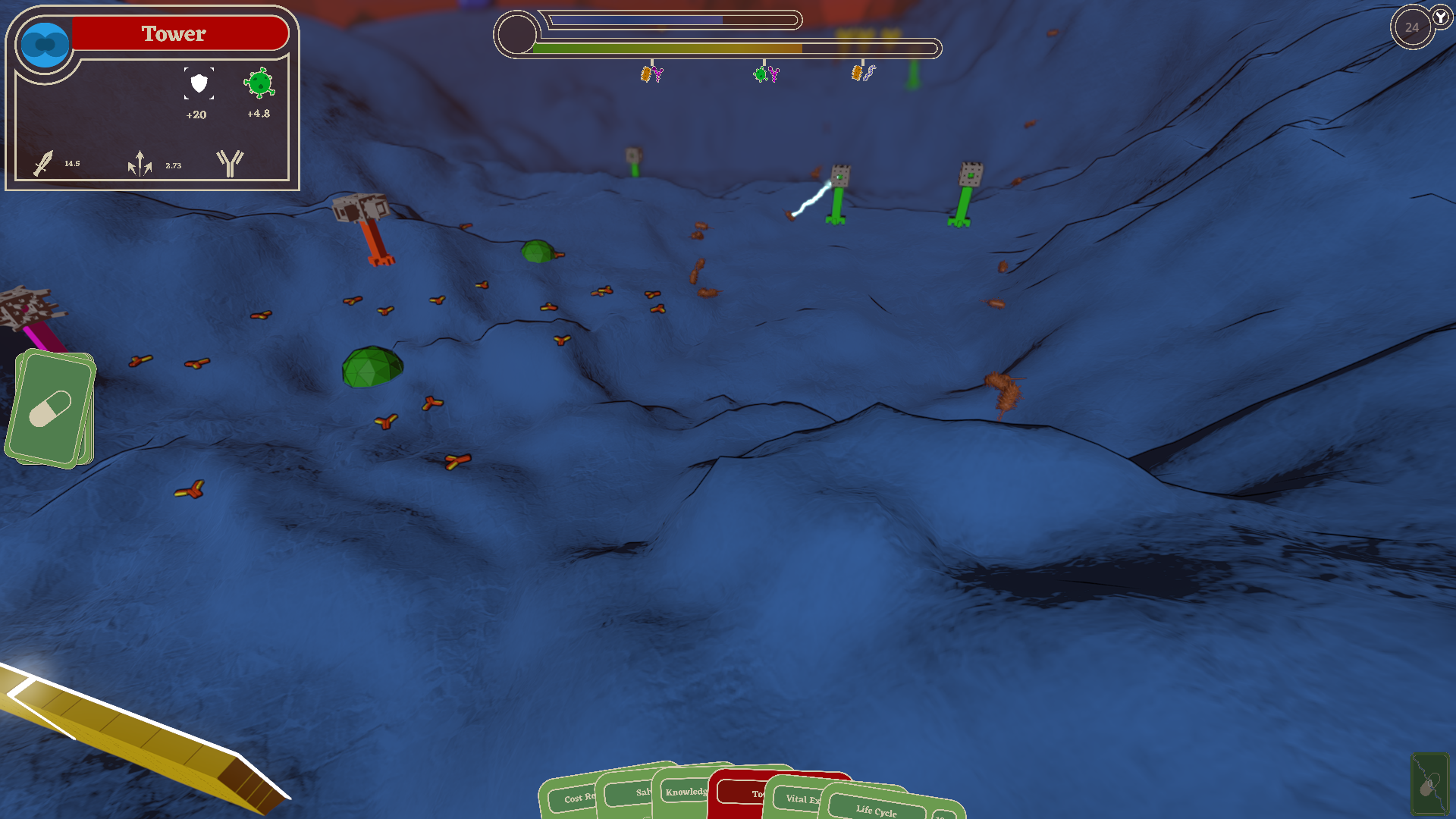Viewport: 1456px width, 819px height.
Task: Open the discard pile card in the corner
Action: click(x=1429, y=783)
